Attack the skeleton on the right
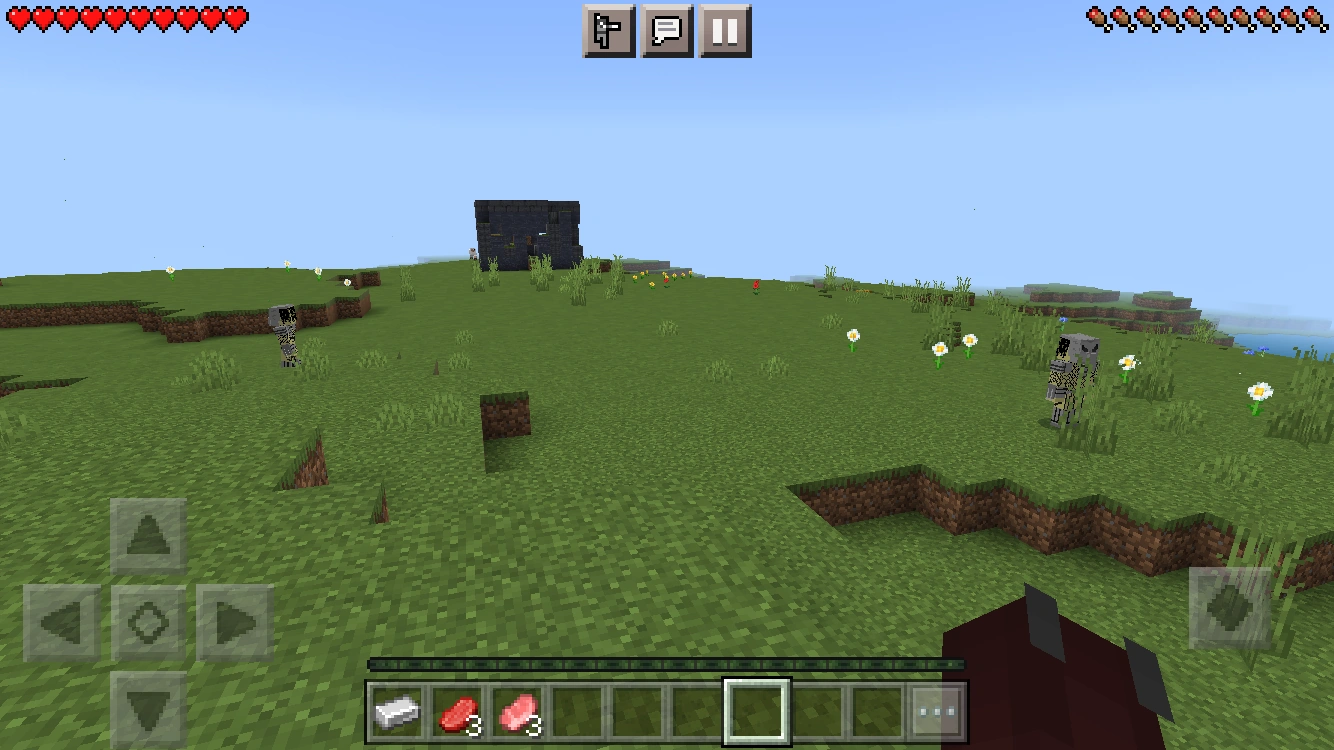This screenshot has height=750, width=1334. click(x=1067, y=375)
